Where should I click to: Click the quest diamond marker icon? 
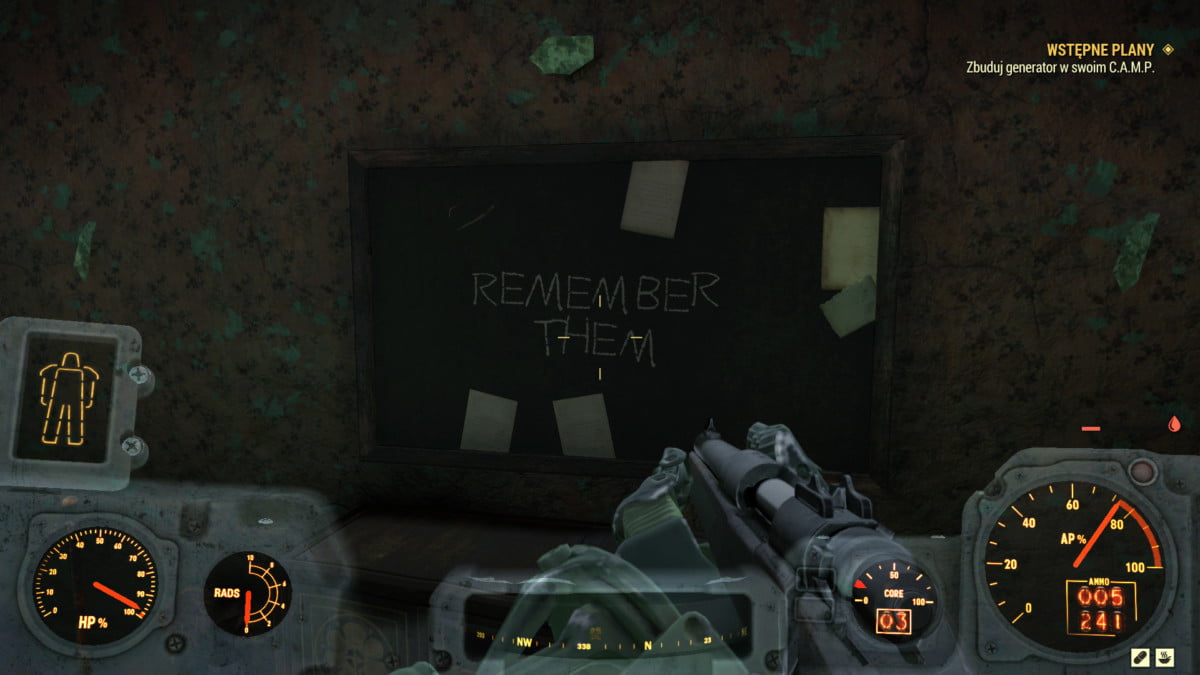1168,49
